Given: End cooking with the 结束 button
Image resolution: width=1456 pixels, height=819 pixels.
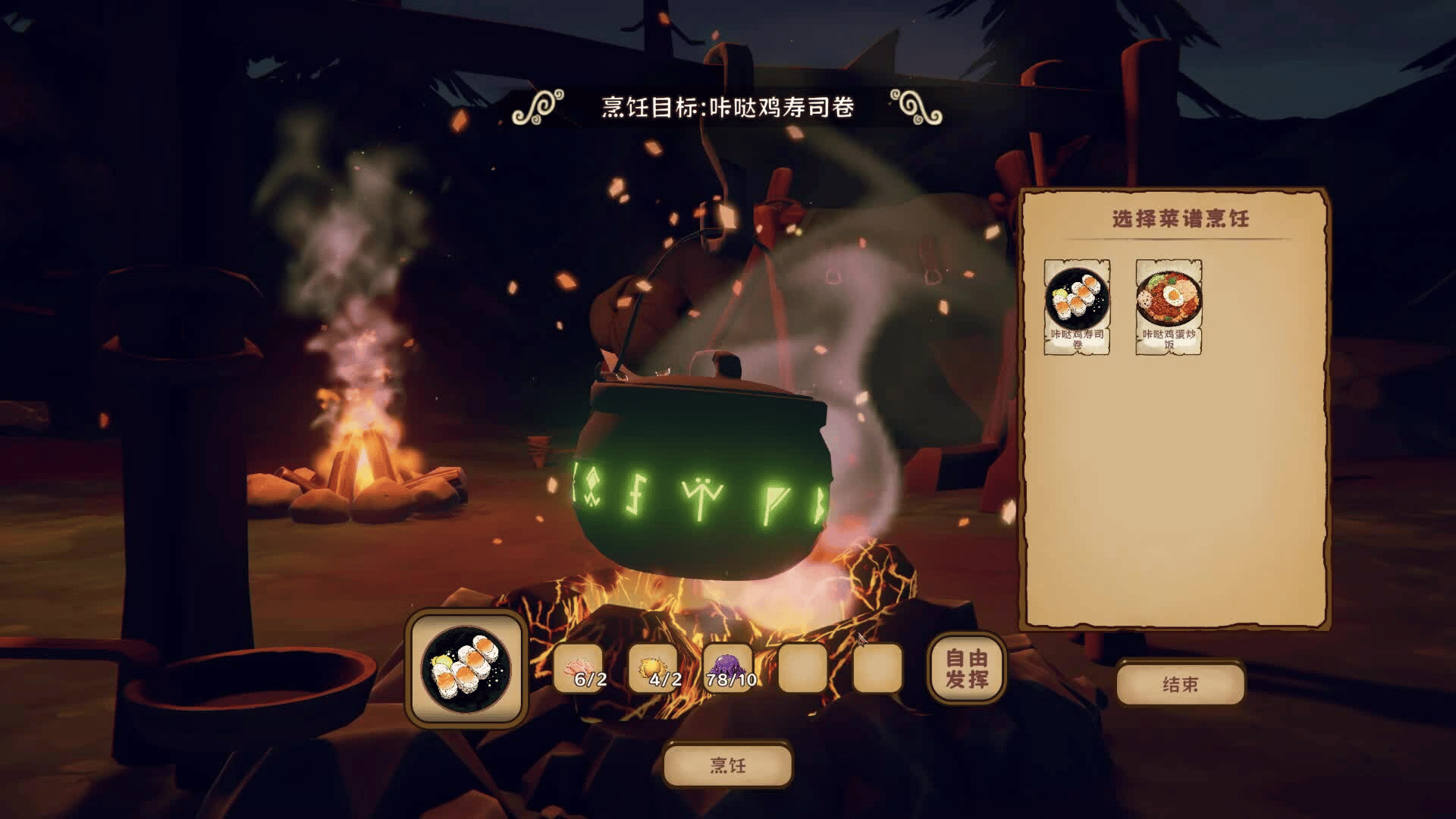Looking at the screenshot, I should tap(1180, 684).
